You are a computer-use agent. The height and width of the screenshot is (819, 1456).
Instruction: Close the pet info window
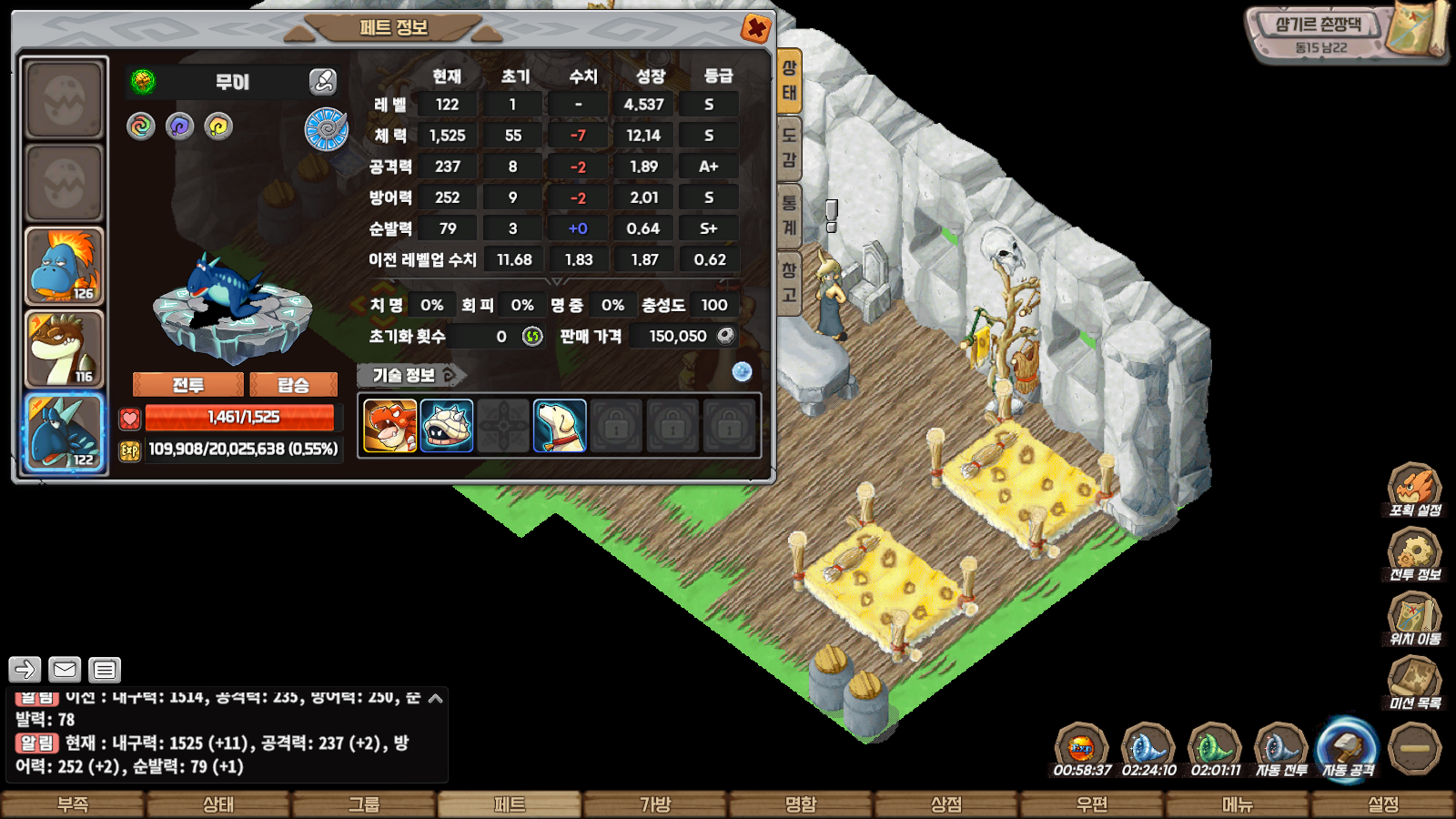pos(755,28)
